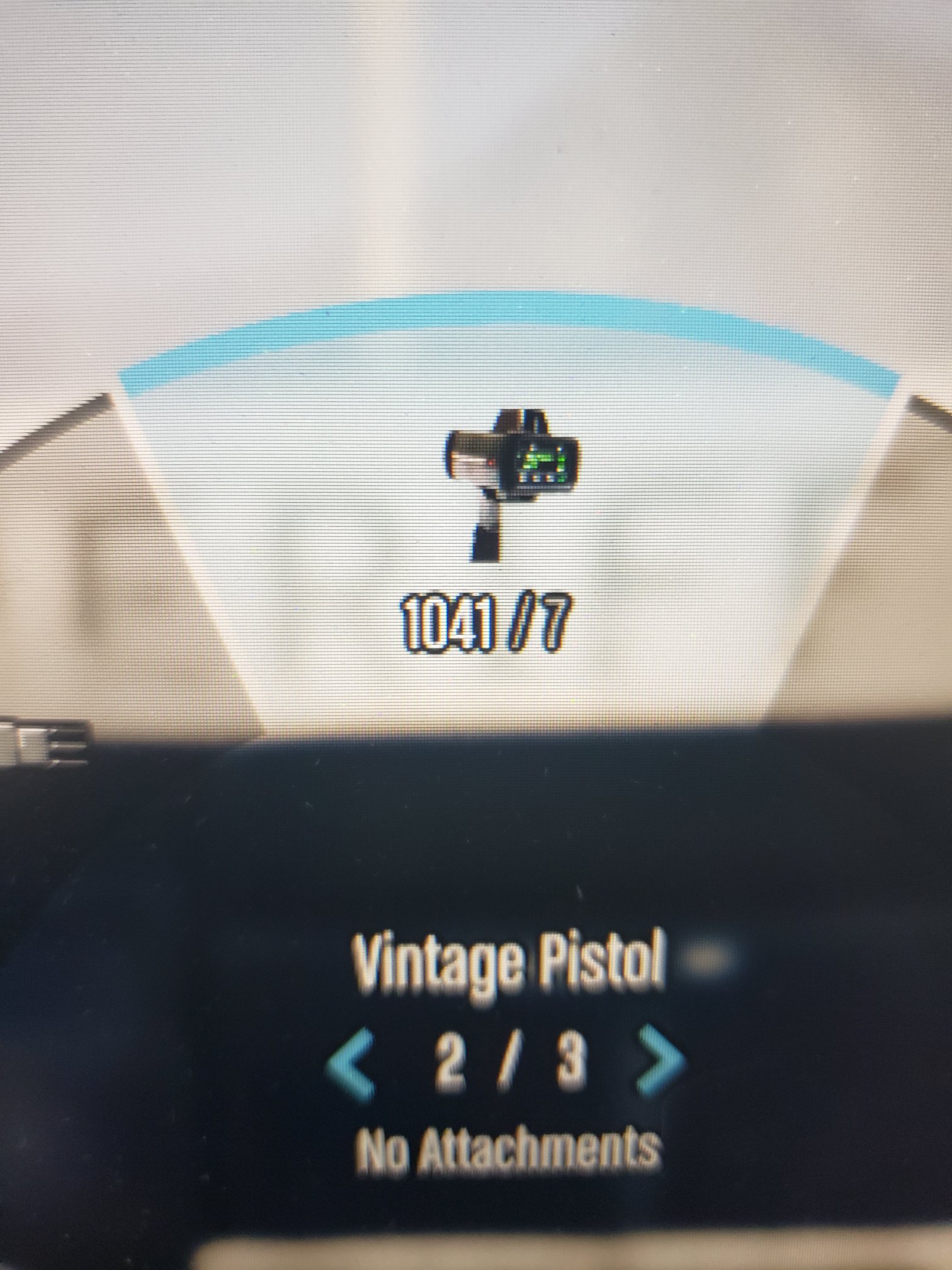Image resolution: width=952 pixels, height=1270 pixels.
Task: Cycle to the next weapon with right arrow
Action: coord(659,1060)
